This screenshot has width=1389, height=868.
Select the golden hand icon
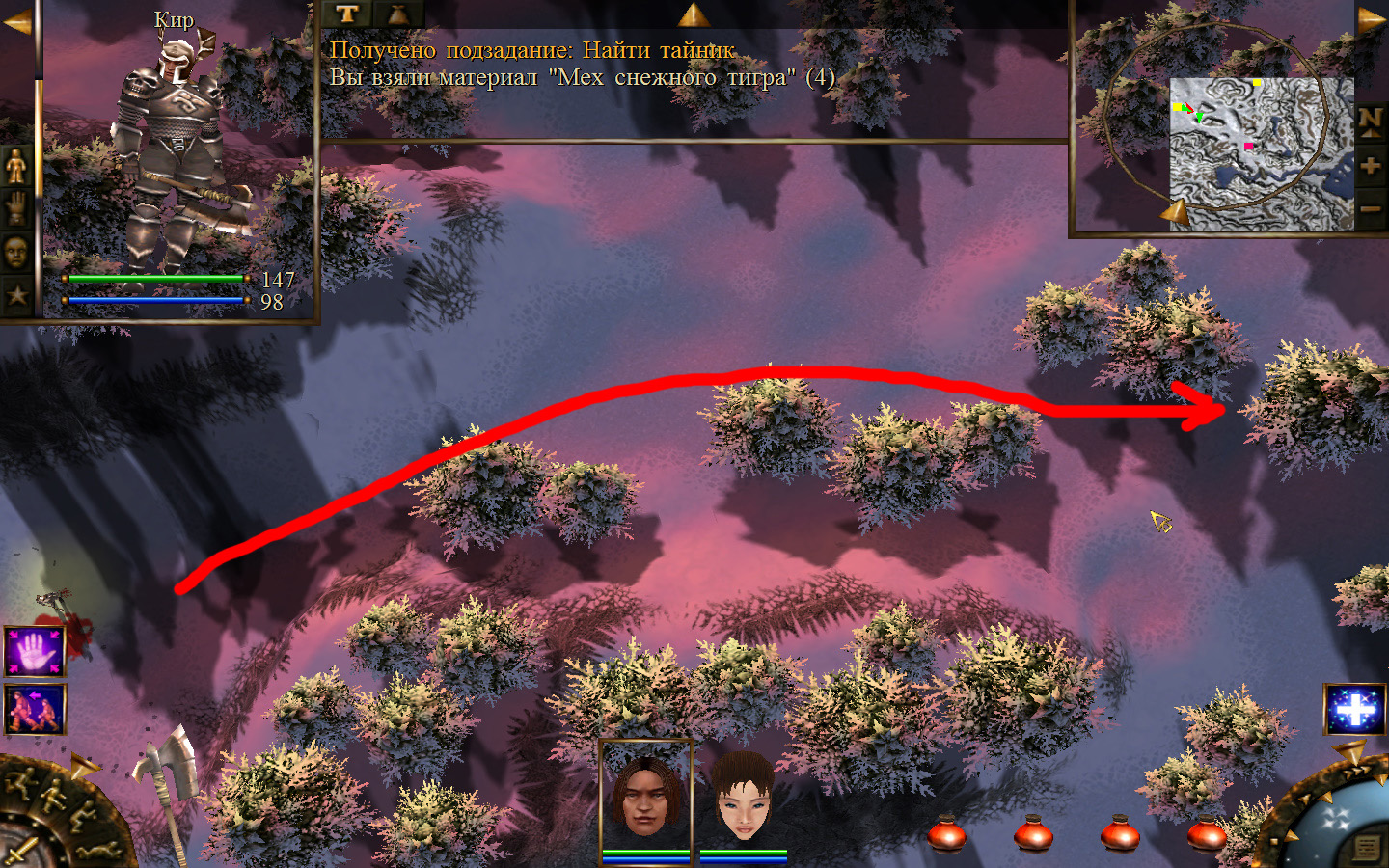(x=17, y=209)
